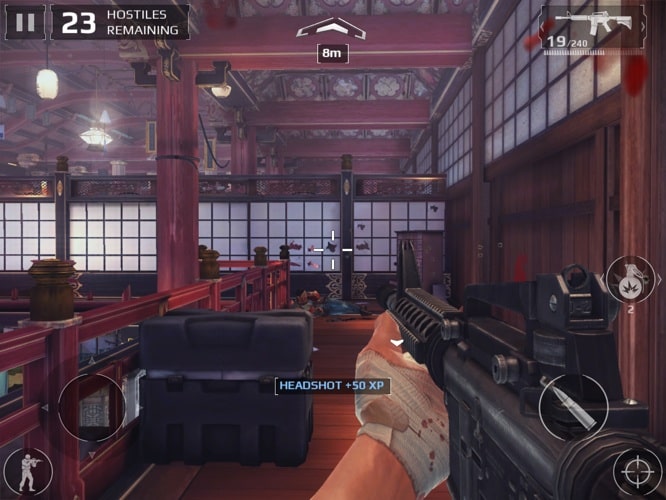
Task: Pause the game
Action: 26,22
